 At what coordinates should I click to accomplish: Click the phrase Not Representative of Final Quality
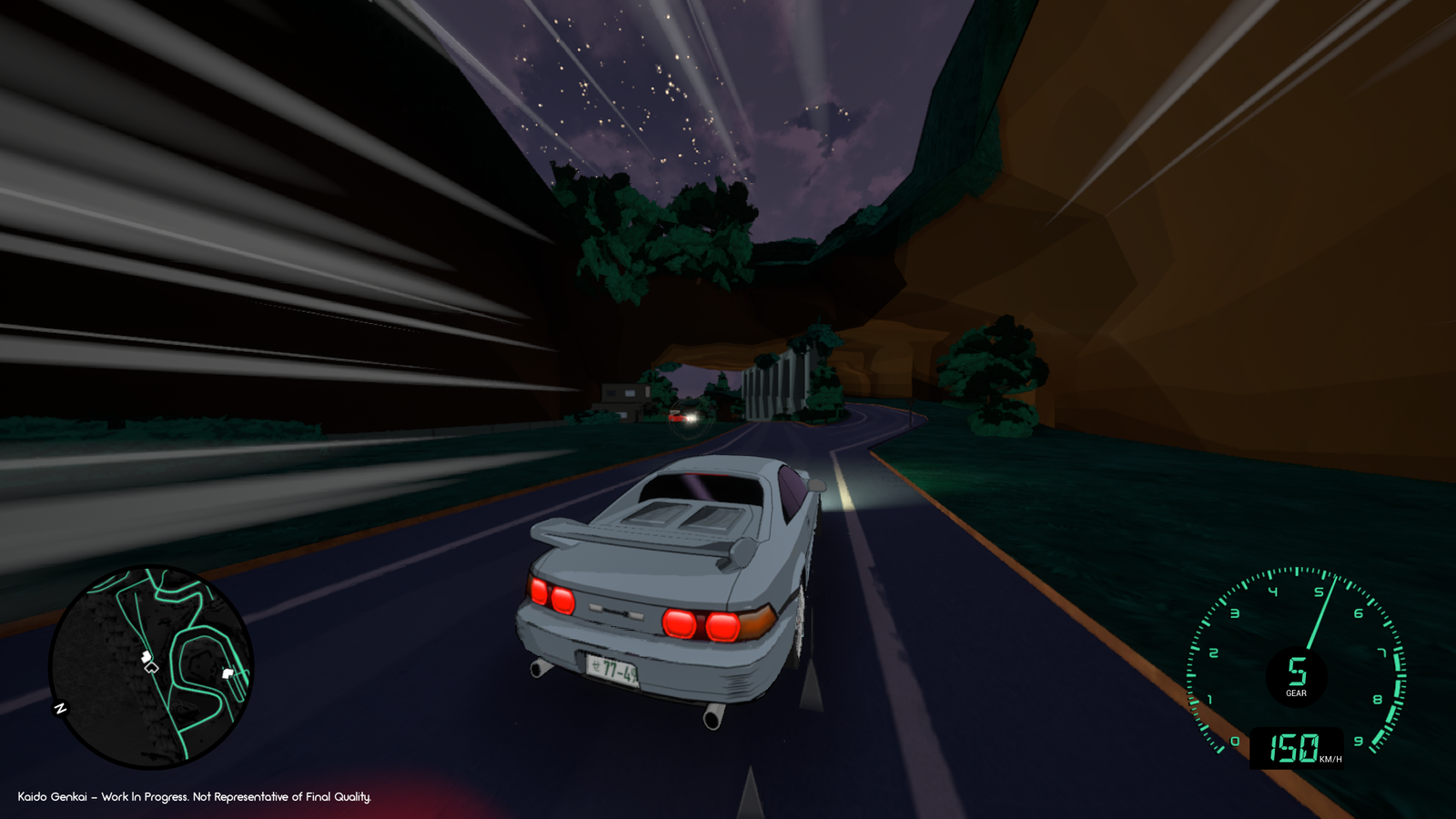coord(282,795)
